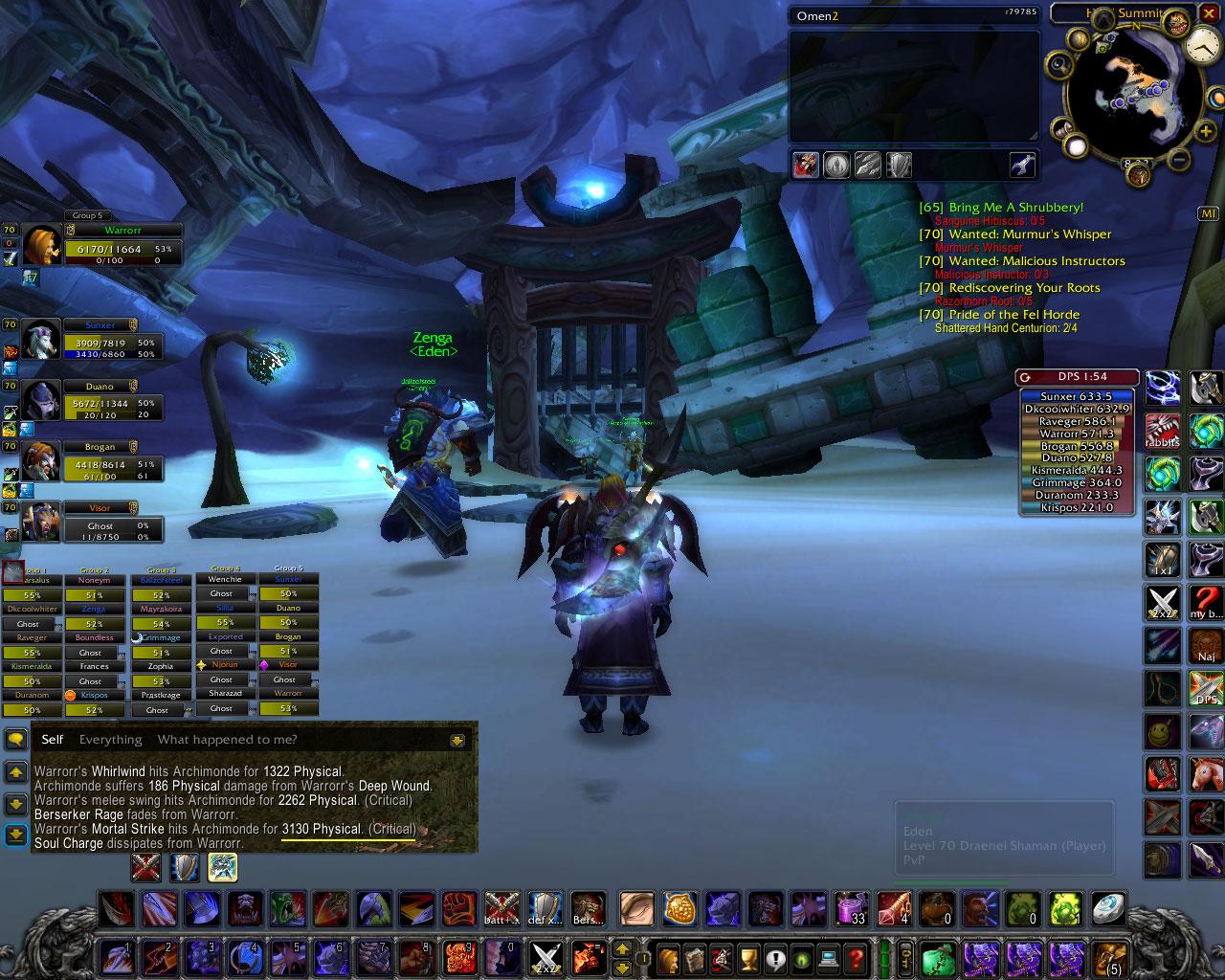The height and width of the screenshot is (980, 1225).
Task: Open the red question mark help button
Action: pos(856,957)
